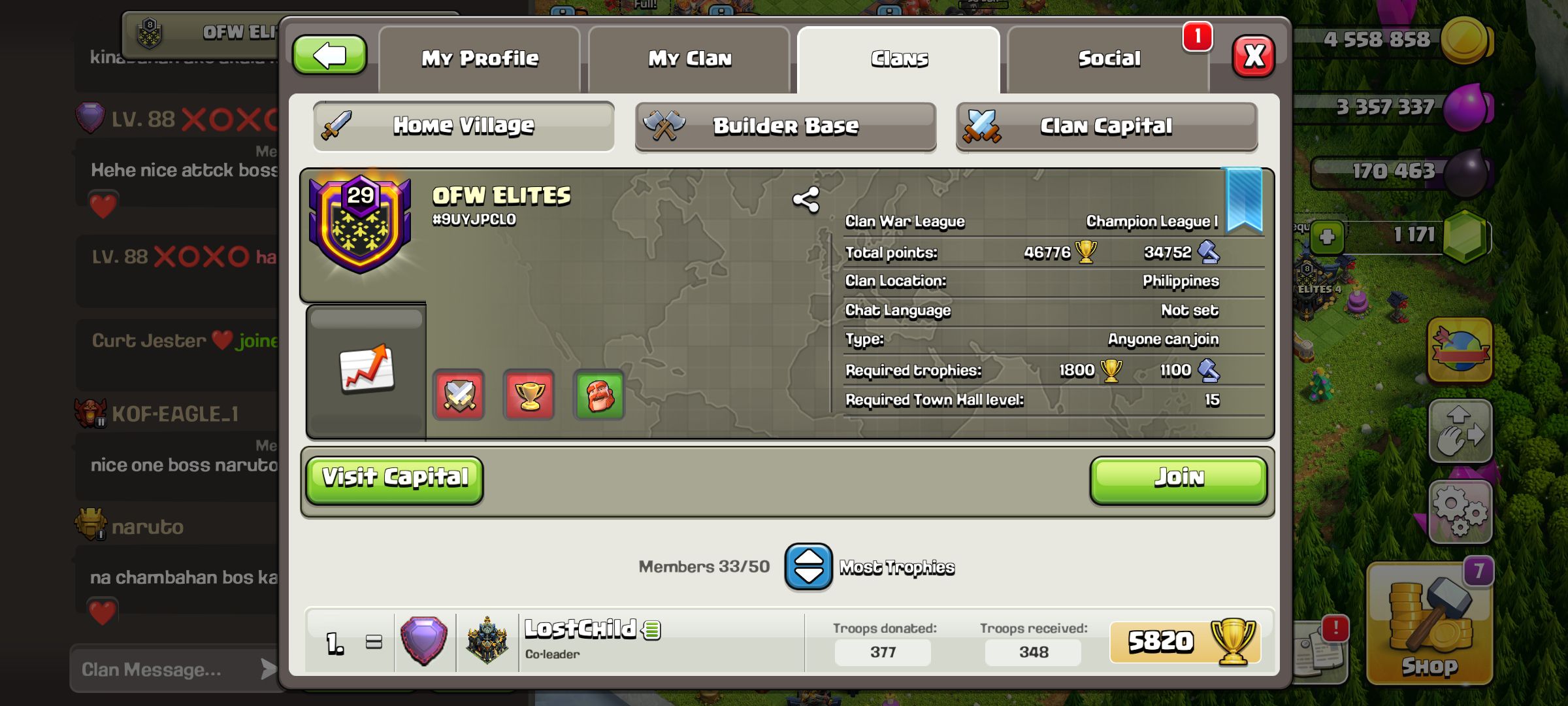1568x706 pixels.
Task: Open the Social tab
Action: [1109, 59]
